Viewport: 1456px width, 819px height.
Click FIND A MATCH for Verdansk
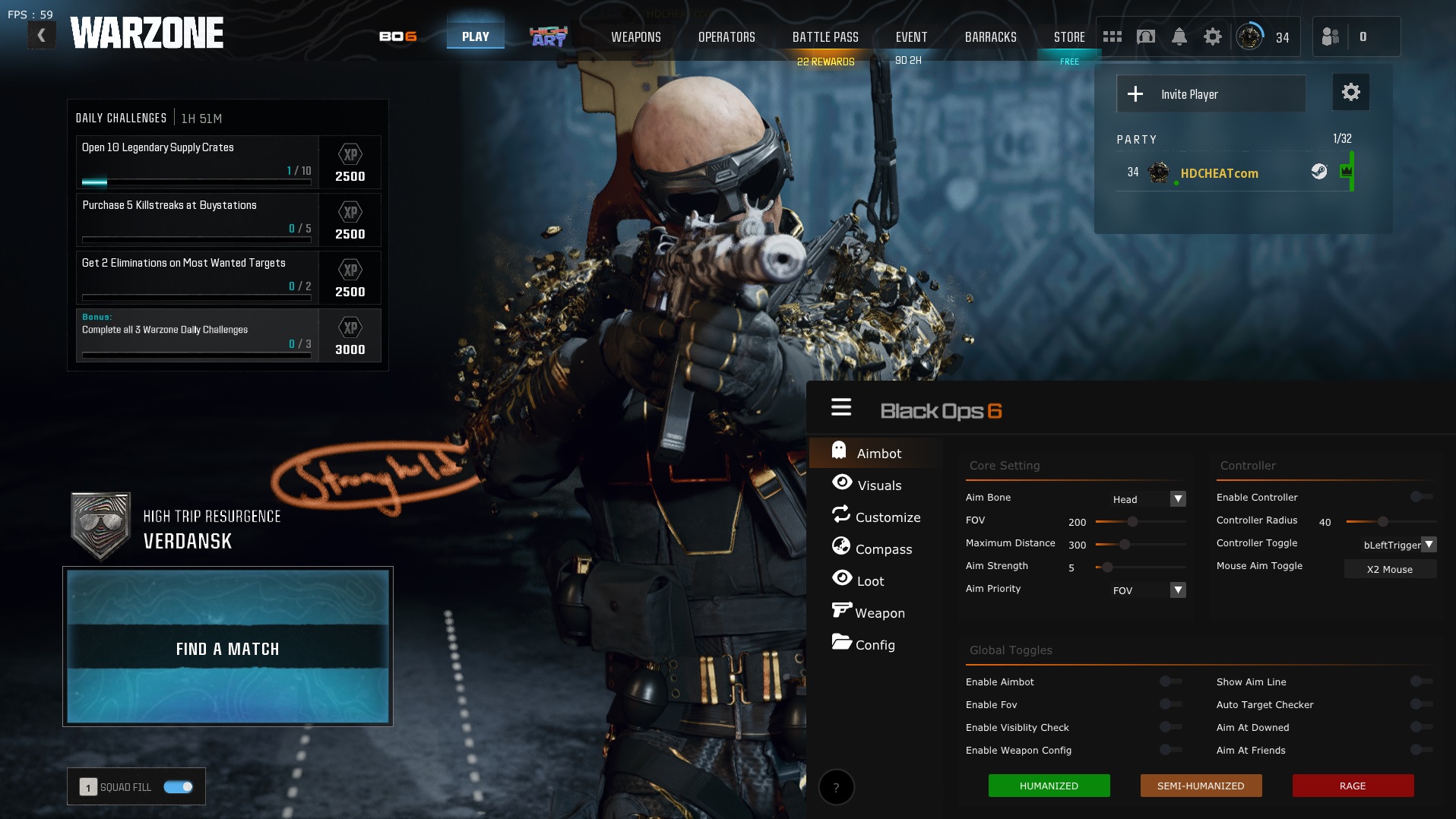click(227, 649)
